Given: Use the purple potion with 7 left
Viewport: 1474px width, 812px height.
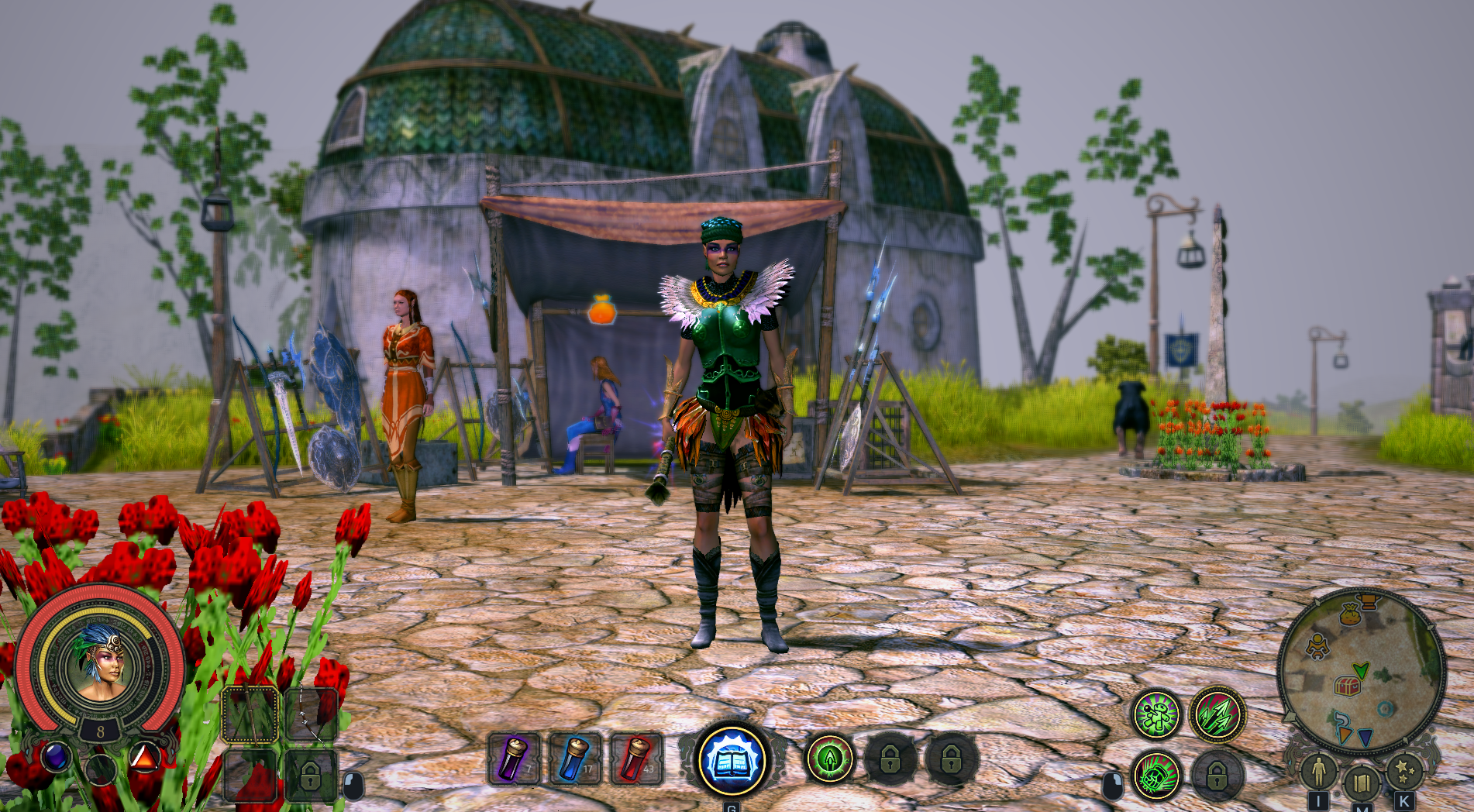Looking at the screenshot, I should tap(514, 759).
